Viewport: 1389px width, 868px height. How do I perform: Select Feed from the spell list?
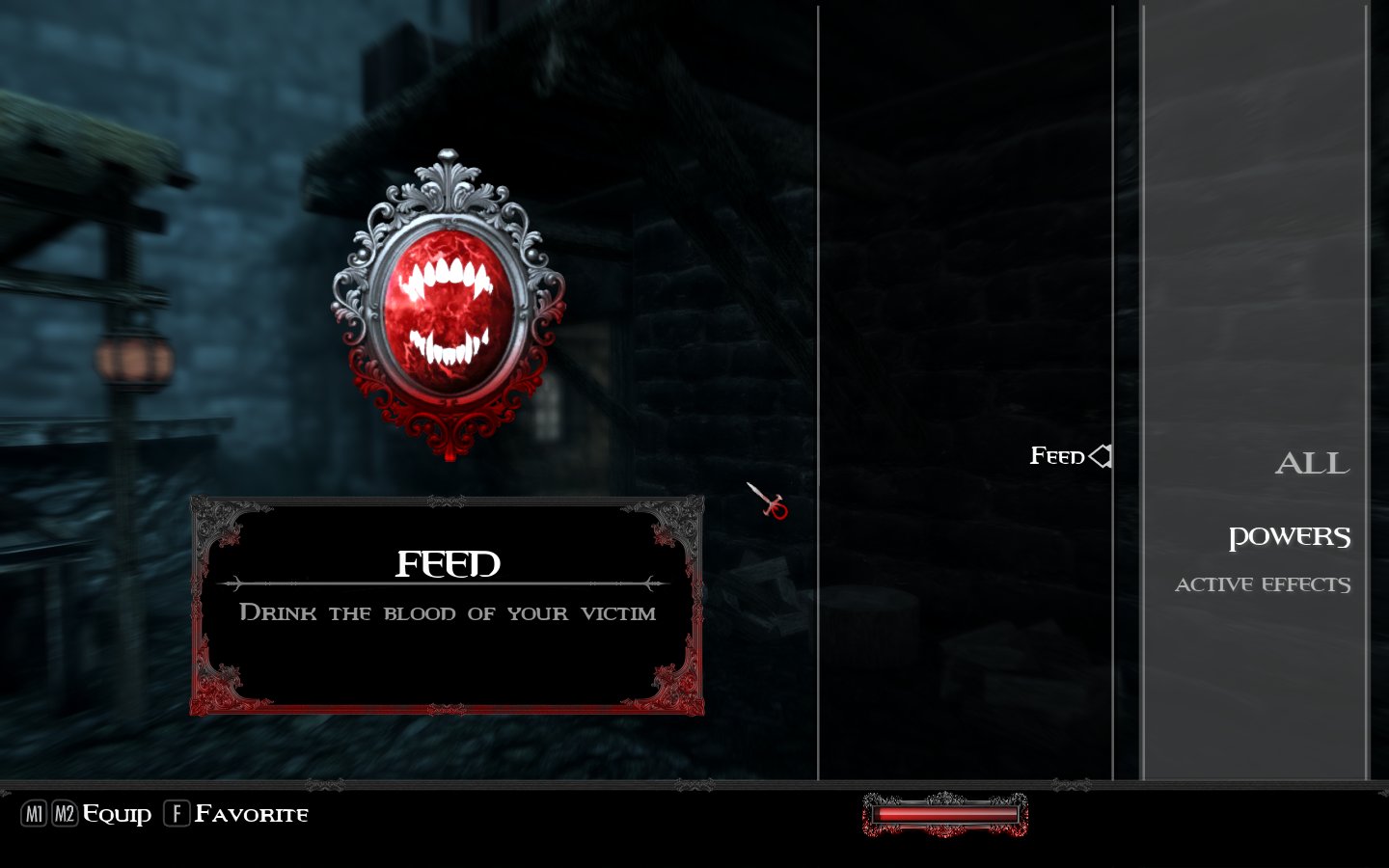coord(1057,455)
